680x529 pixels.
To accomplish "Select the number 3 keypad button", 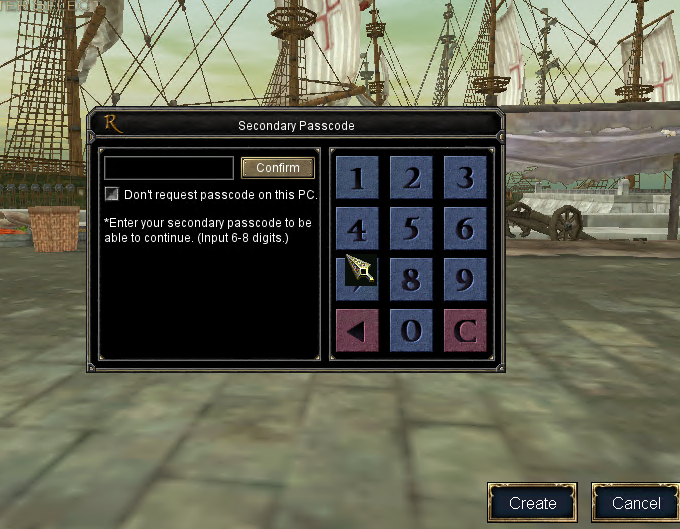I will [x=465, y=177].
